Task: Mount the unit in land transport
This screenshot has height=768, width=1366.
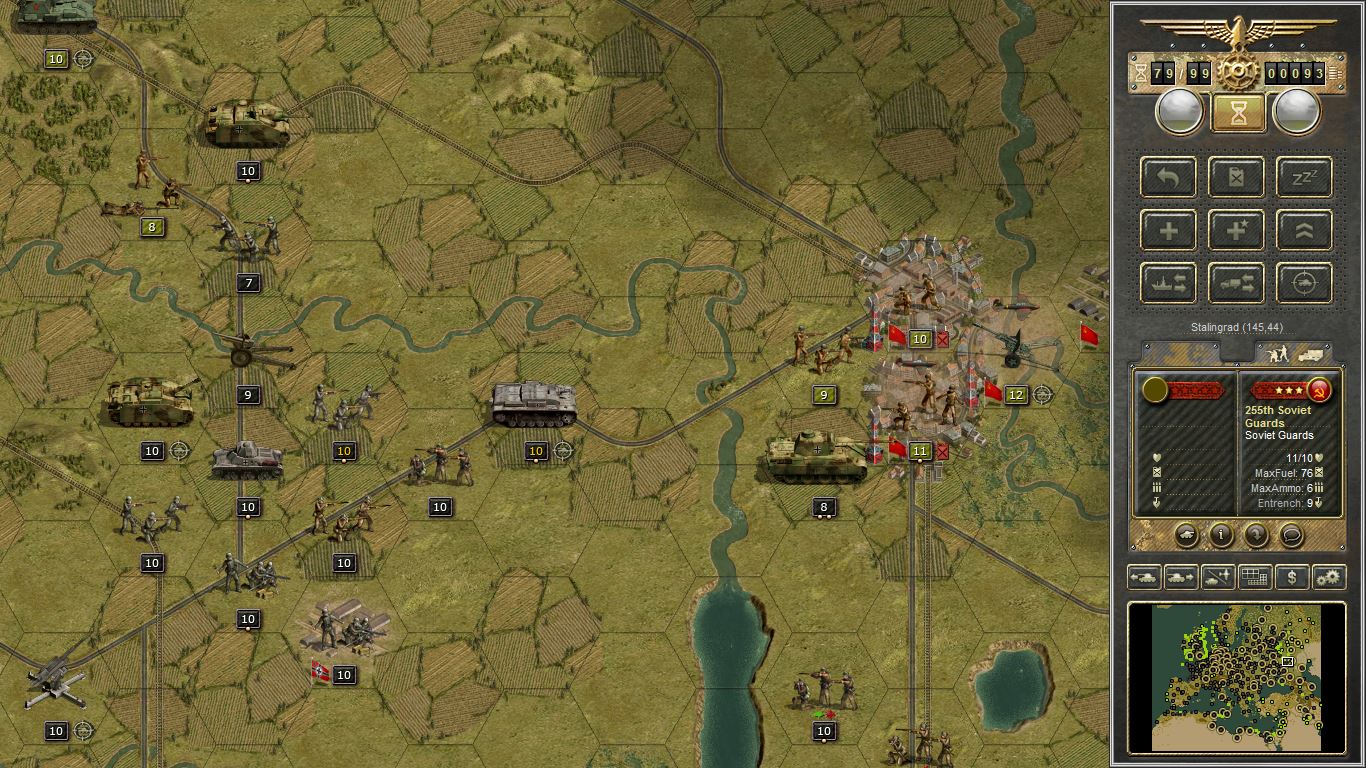Action: coord(1236,283)
